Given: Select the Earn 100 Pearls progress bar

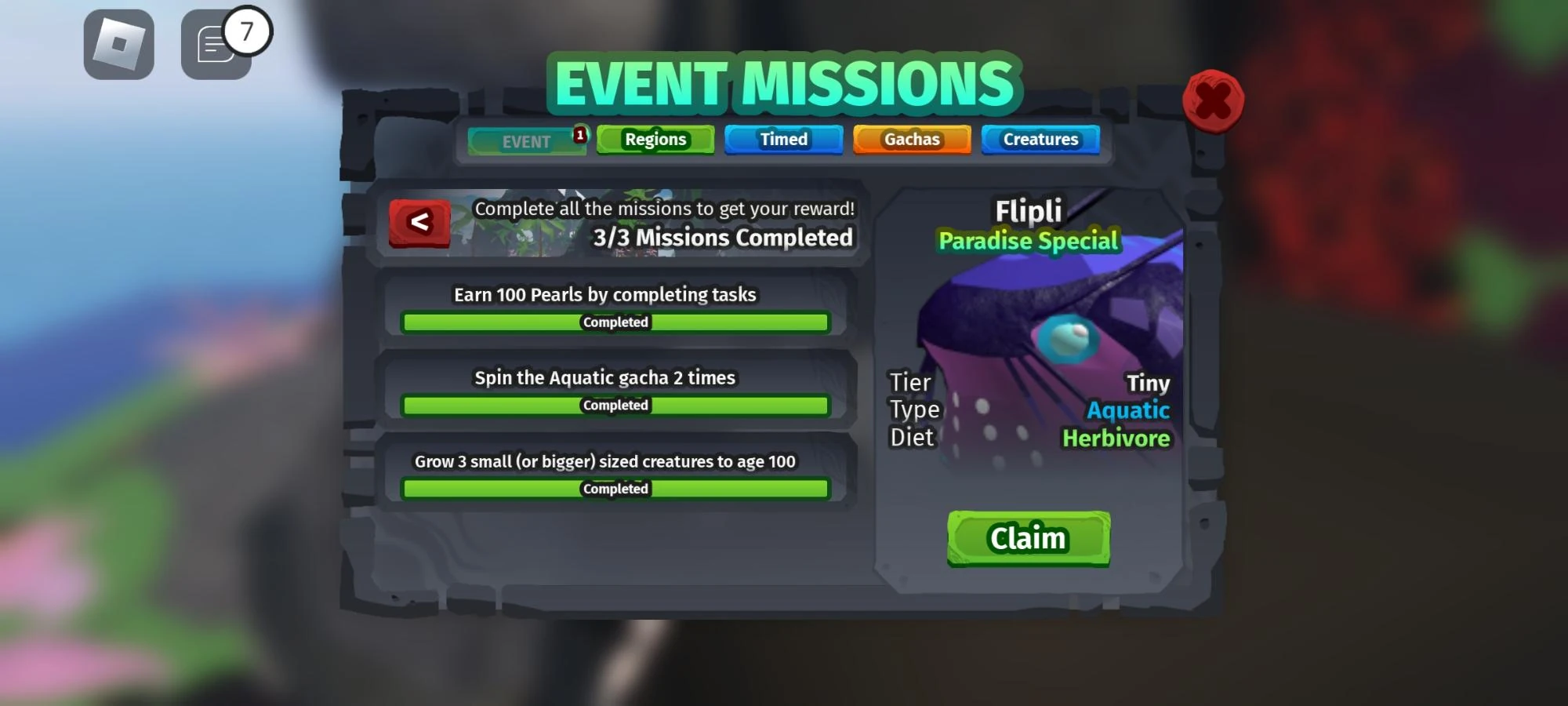Looking at the screenshot, I should (x=615, y=322).
